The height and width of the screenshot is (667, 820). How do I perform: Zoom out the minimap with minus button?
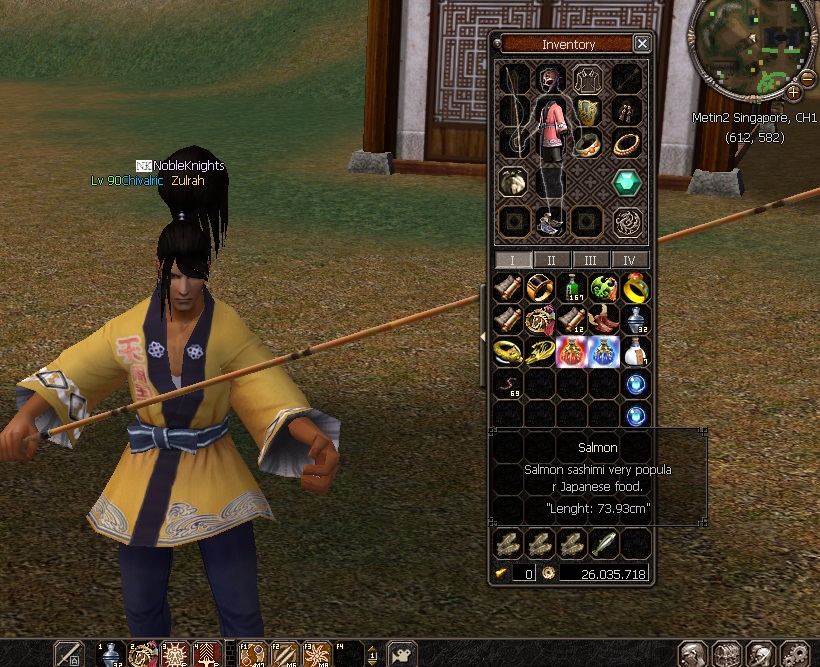[x=807, y=77]
